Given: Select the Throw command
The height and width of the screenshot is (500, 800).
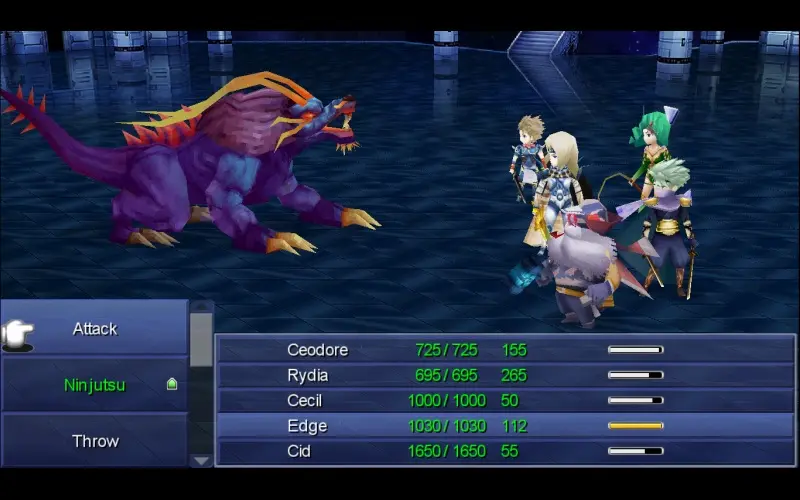Looking at the screenshot, I should coord(95,441).
